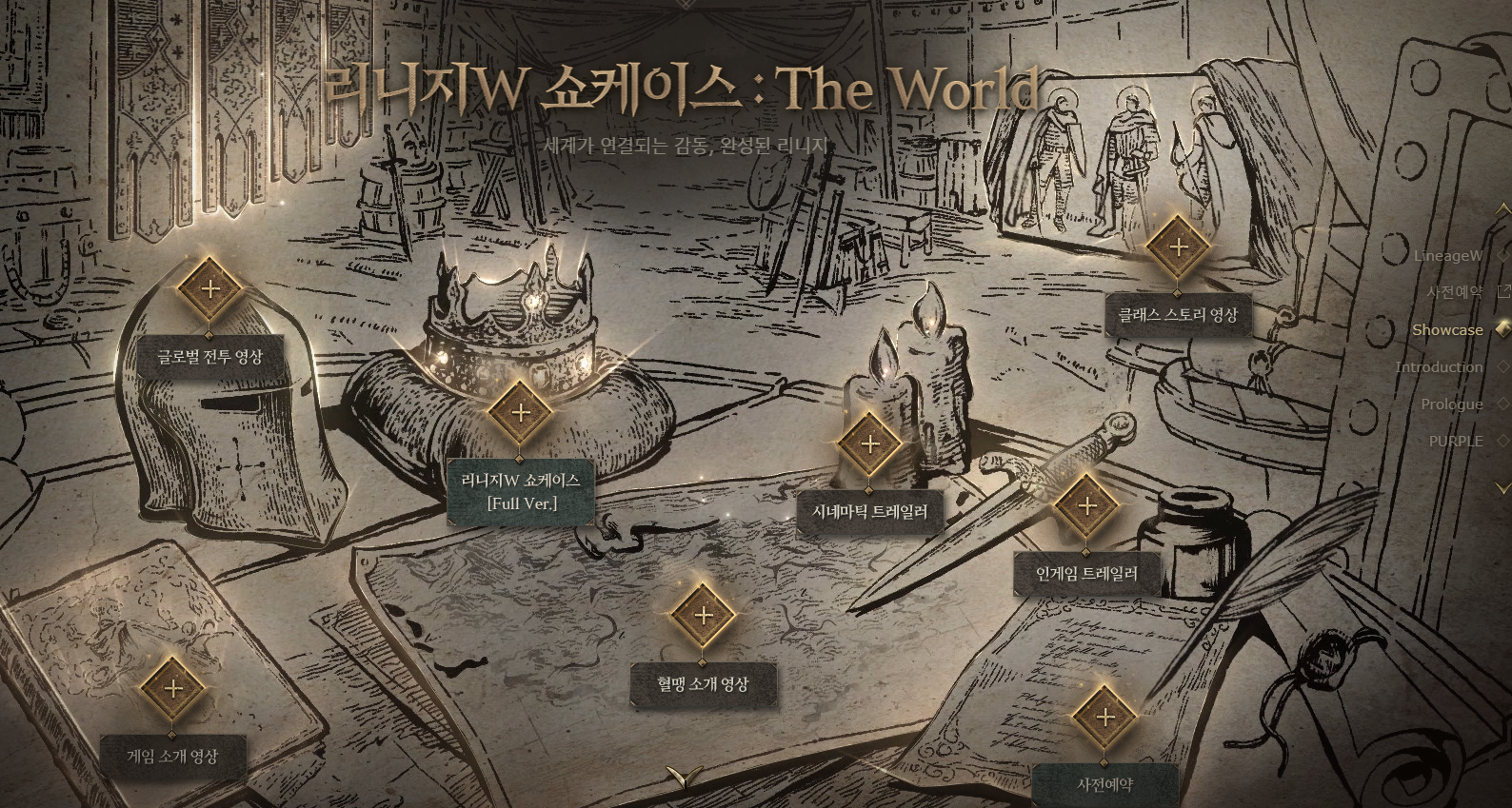
Task: Play the 리니지W 쇼케이스 Full Ver. video
Action: point(520,413)
